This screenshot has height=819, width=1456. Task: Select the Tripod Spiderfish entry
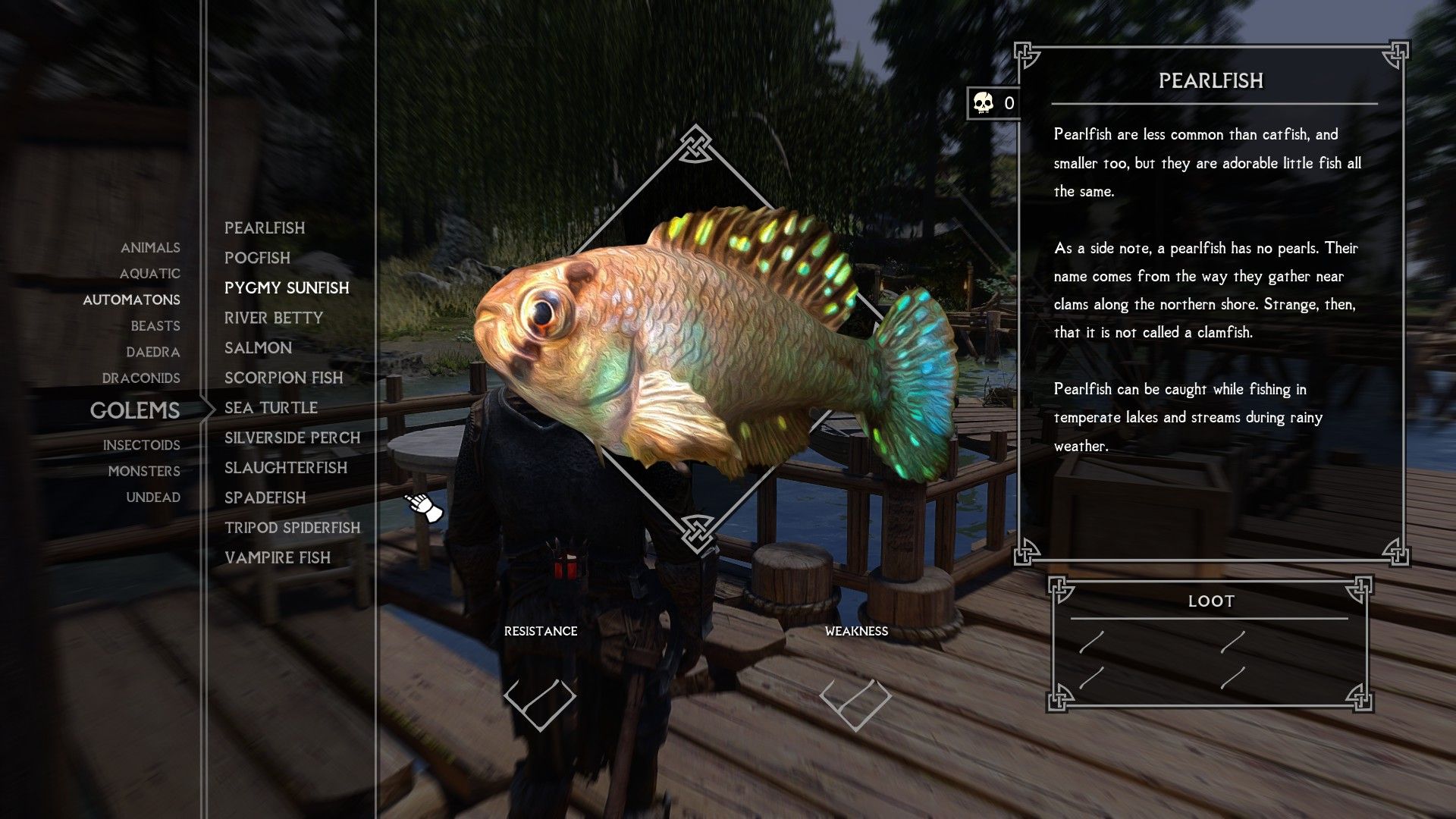[292, 528]
